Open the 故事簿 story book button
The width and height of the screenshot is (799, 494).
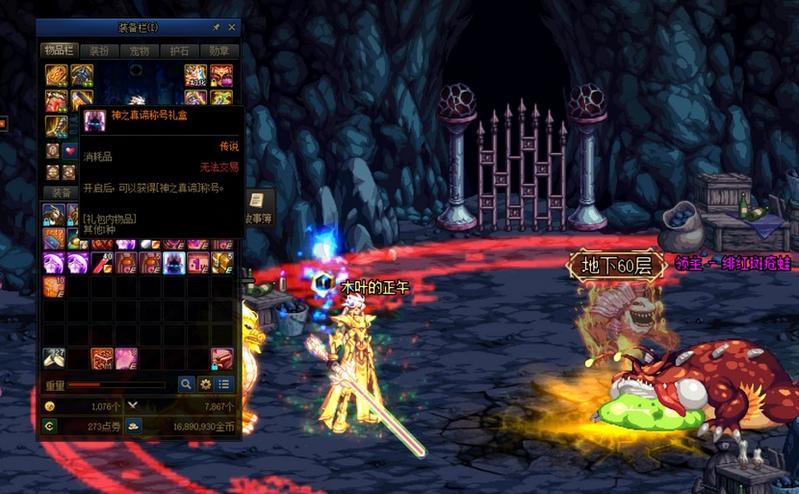[258, 207]
